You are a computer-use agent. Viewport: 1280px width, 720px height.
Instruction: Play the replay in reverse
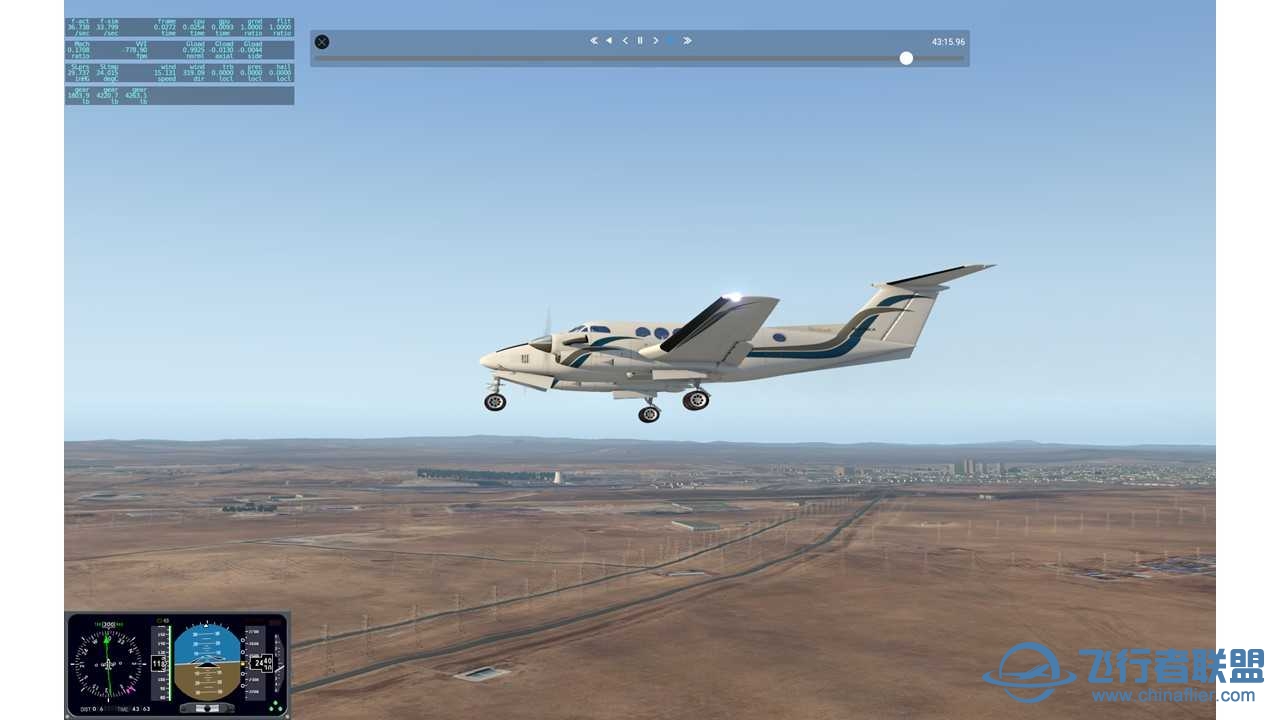coord(609,41)
